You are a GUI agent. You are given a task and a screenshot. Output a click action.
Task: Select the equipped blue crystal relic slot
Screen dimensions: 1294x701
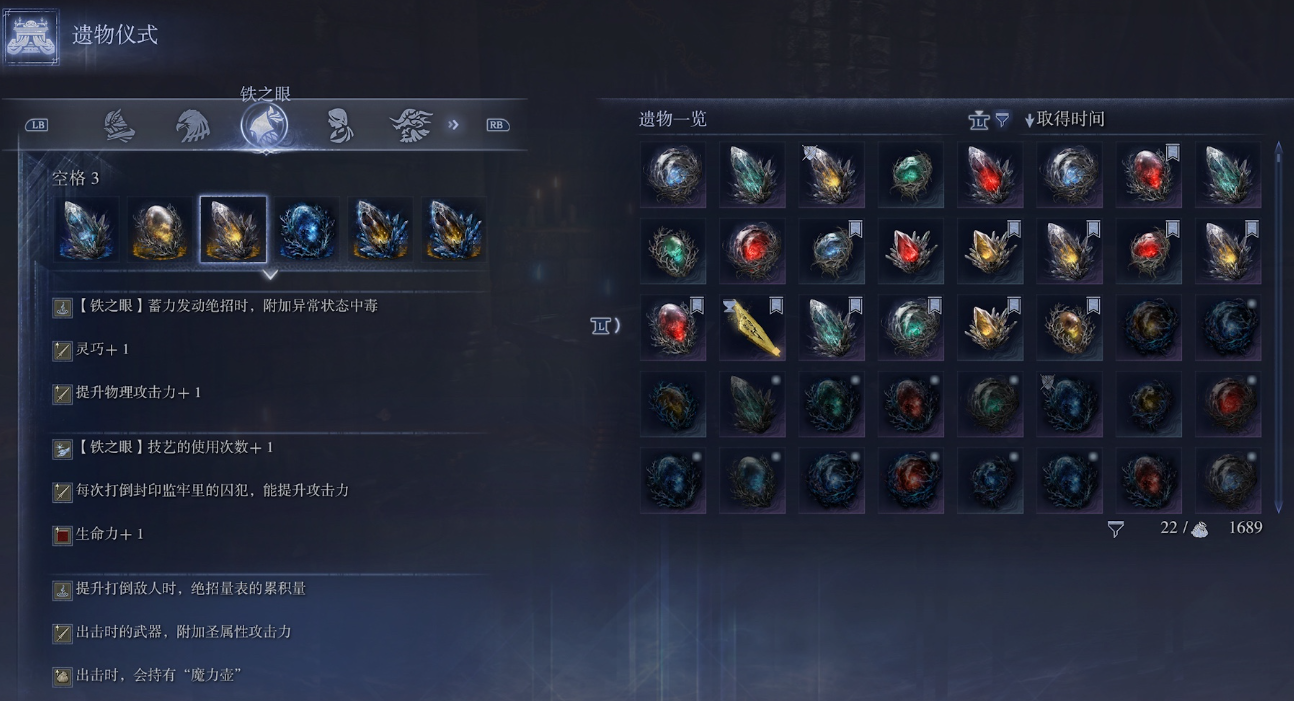pyautogui.click(x=86, y=229)
